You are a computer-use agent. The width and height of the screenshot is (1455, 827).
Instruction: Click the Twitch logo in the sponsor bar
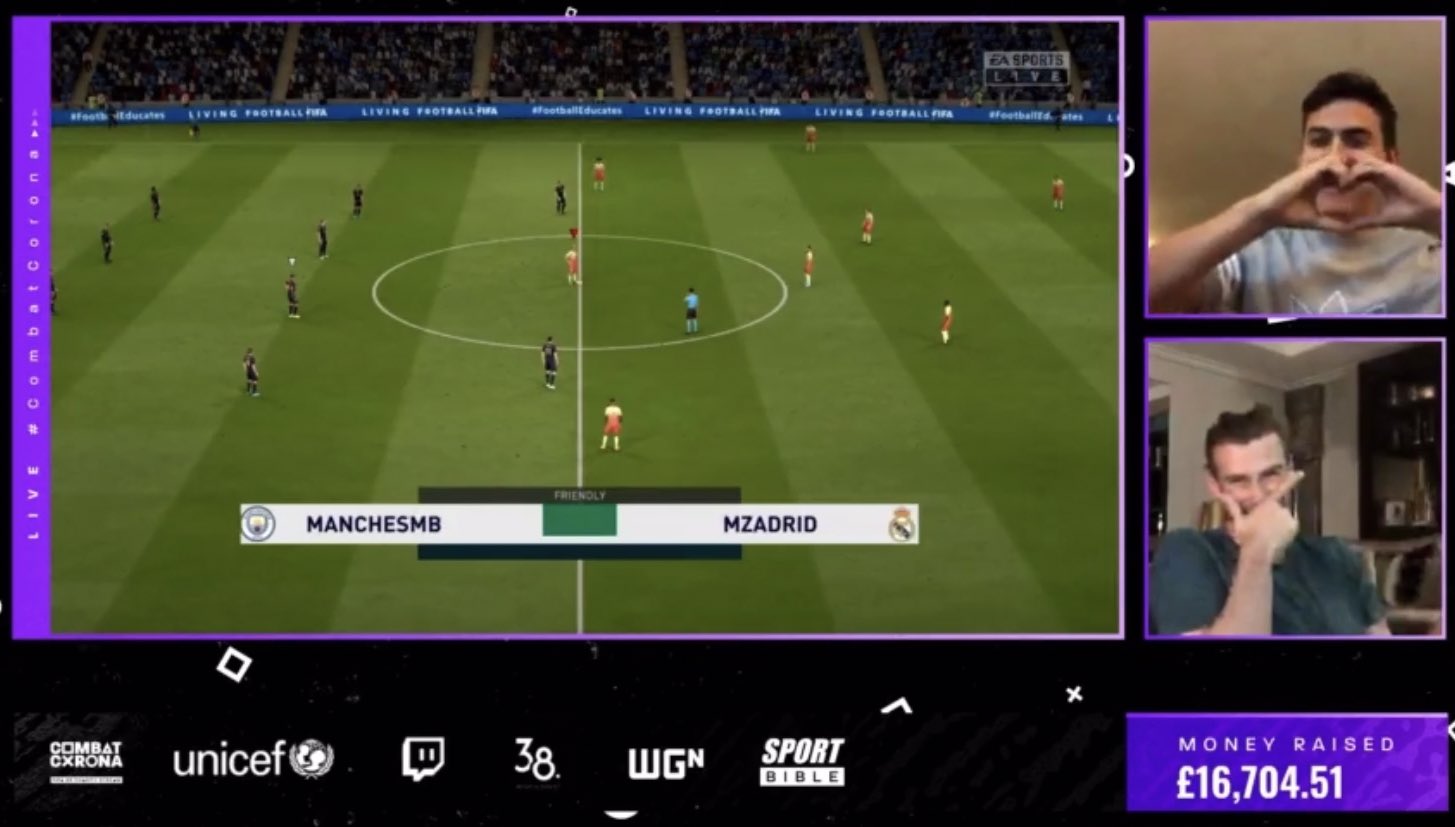point(422,759)
